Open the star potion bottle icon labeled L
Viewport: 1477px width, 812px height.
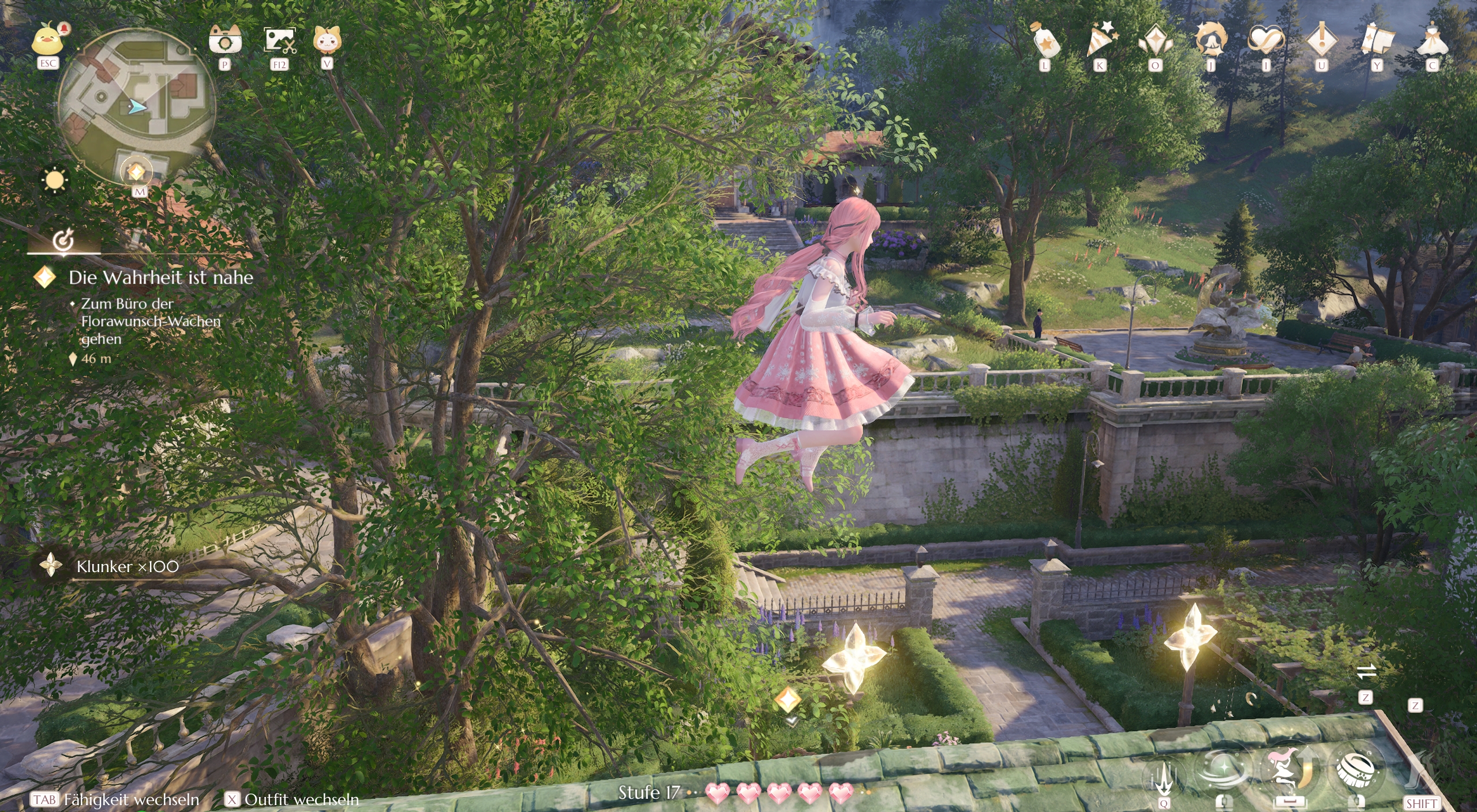[1044, 39]
